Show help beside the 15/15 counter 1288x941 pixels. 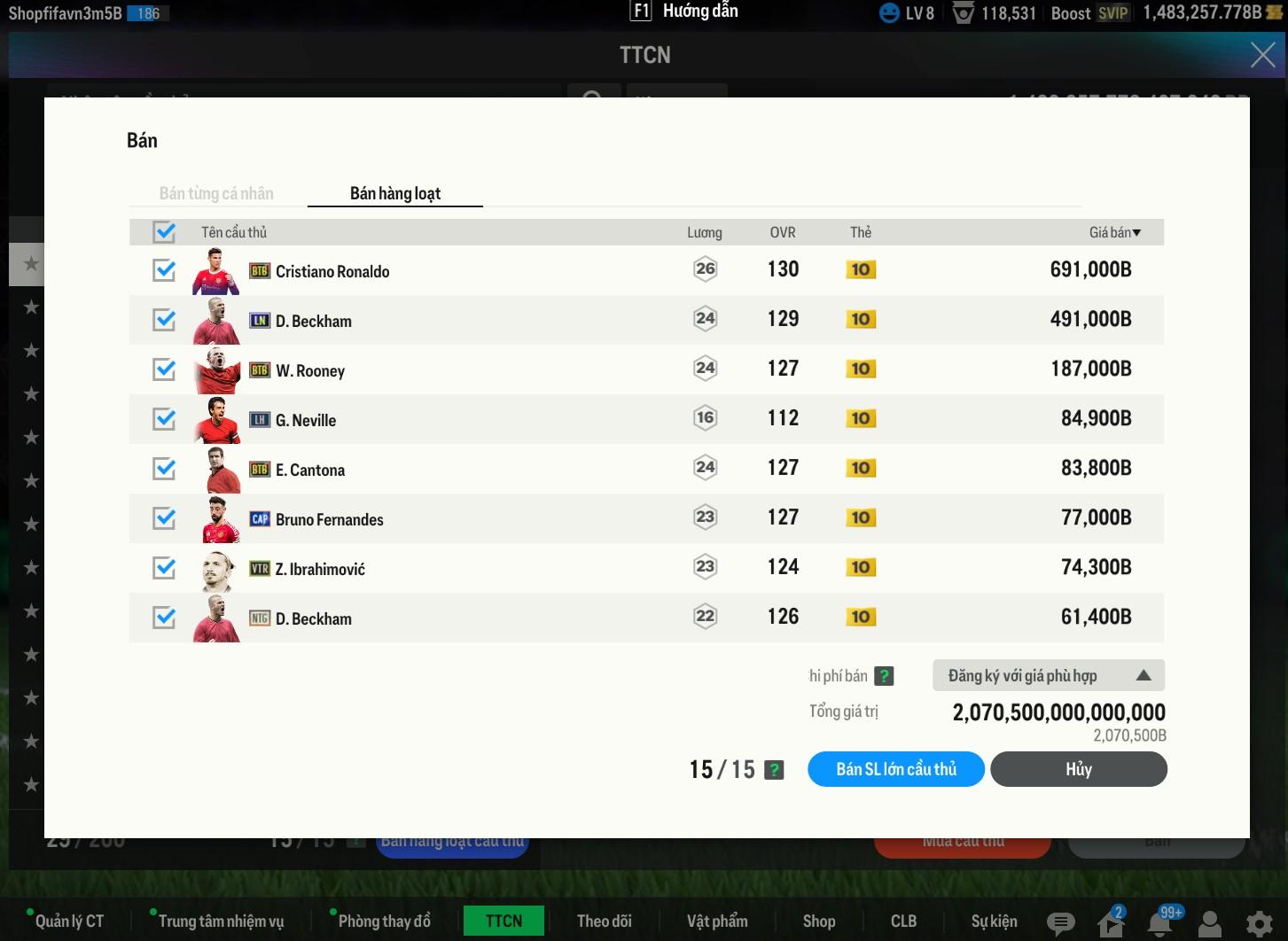[x=774, y=770]
